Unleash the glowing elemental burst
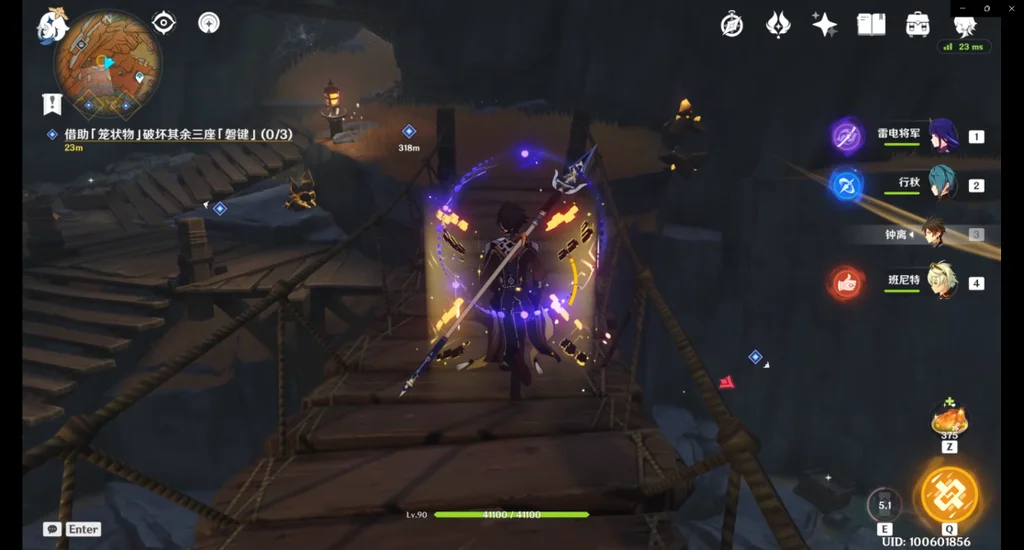Image resolution: width=1024 pixels, height=550 pixels. point(948,494)
